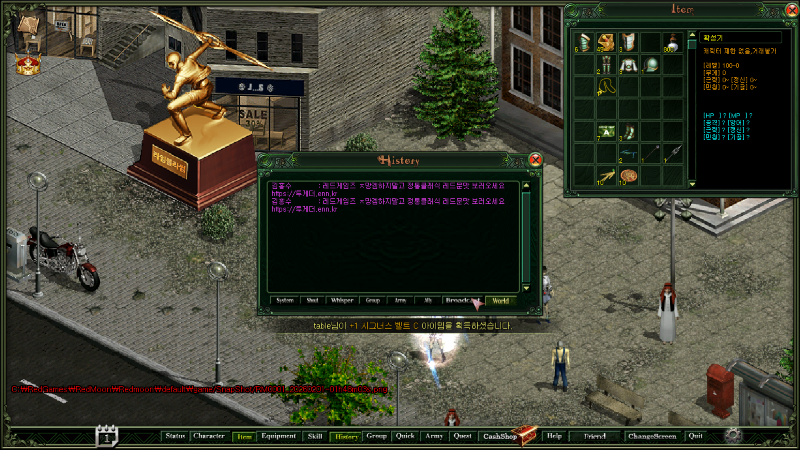Open the Whisper chat tab
Image resolution: width=800 pixels, height=450 pixels.
[x=342, y=300]
